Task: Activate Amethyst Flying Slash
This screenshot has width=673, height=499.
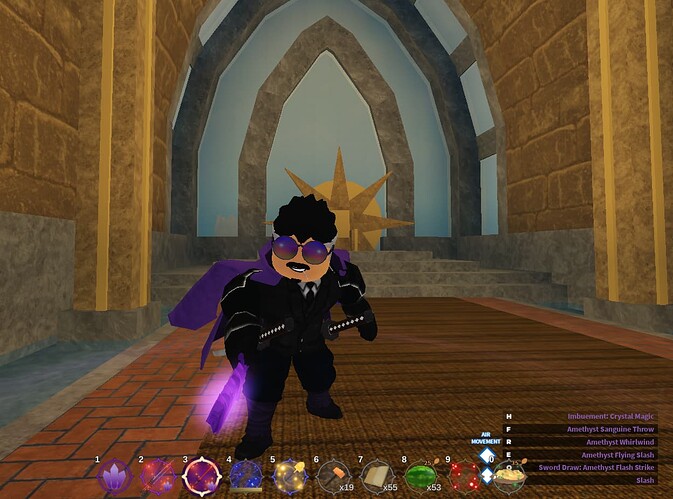Action: (x=610, y=455)
